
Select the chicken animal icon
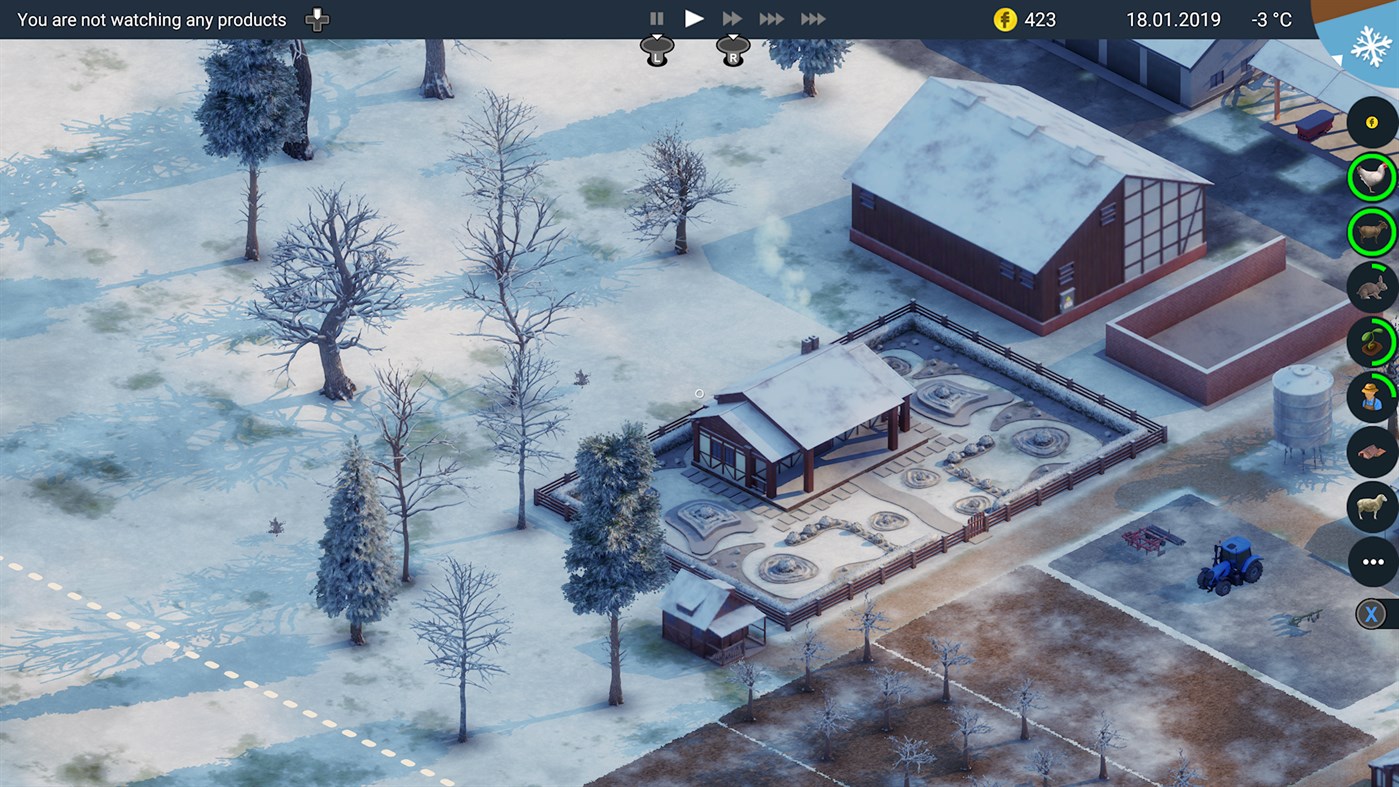1371,177
